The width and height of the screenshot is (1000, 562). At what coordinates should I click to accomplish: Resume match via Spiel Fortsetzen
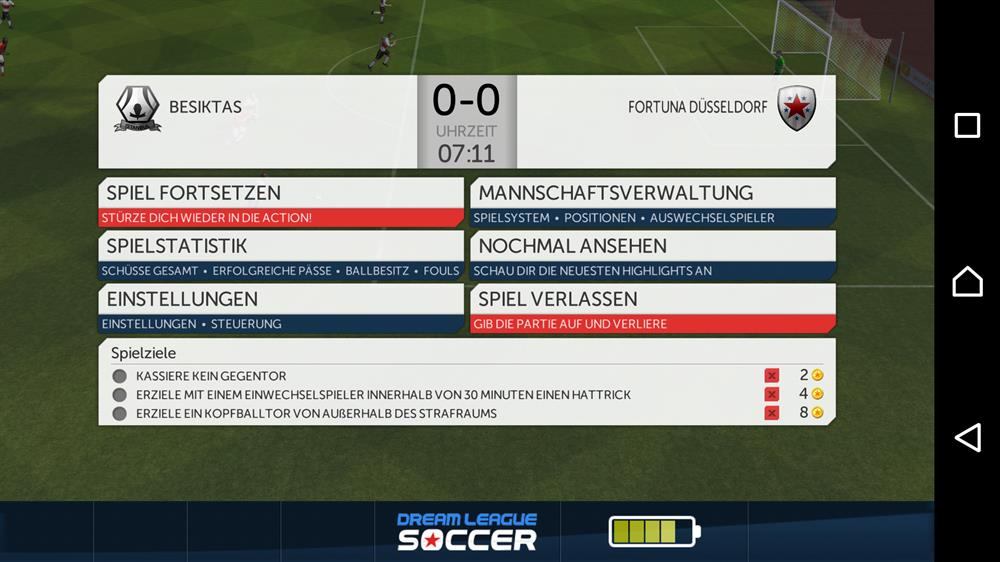coord(281,202)
